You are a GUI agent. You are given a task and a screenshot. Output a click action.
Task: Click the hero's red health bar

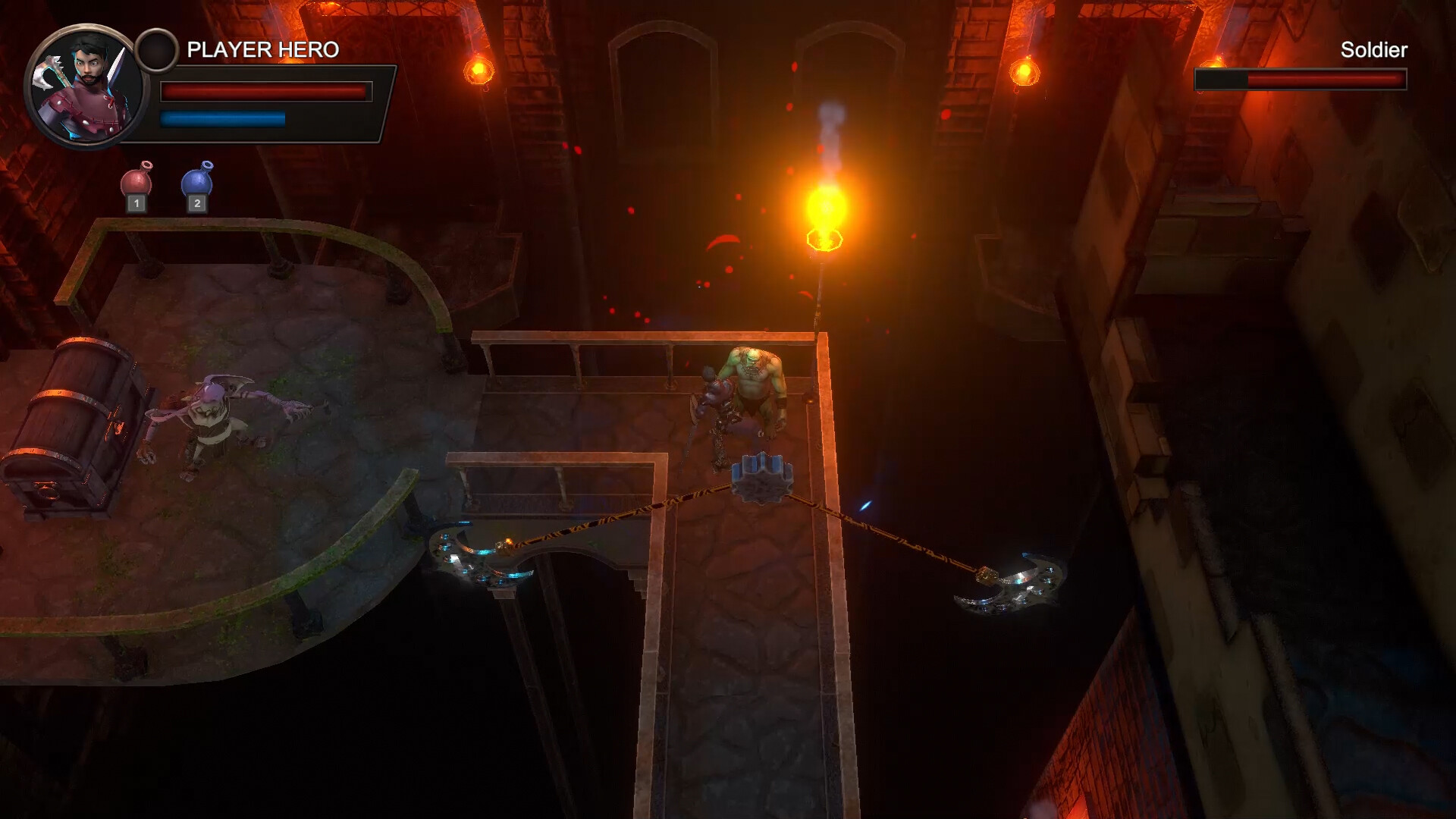tap(265, 91)
